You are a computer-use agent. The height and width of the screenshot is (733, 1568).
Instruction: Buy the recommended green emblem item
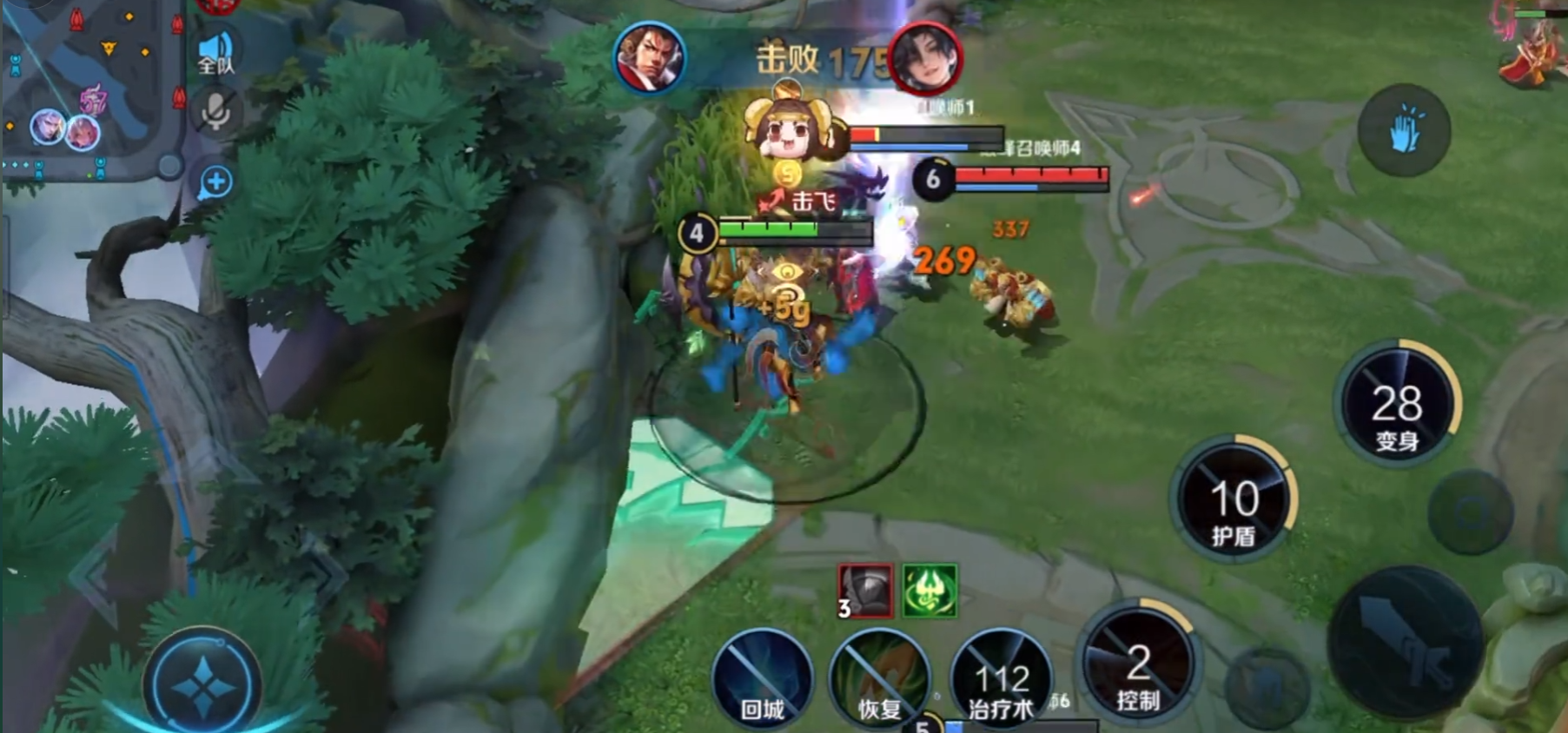point(930,591)
